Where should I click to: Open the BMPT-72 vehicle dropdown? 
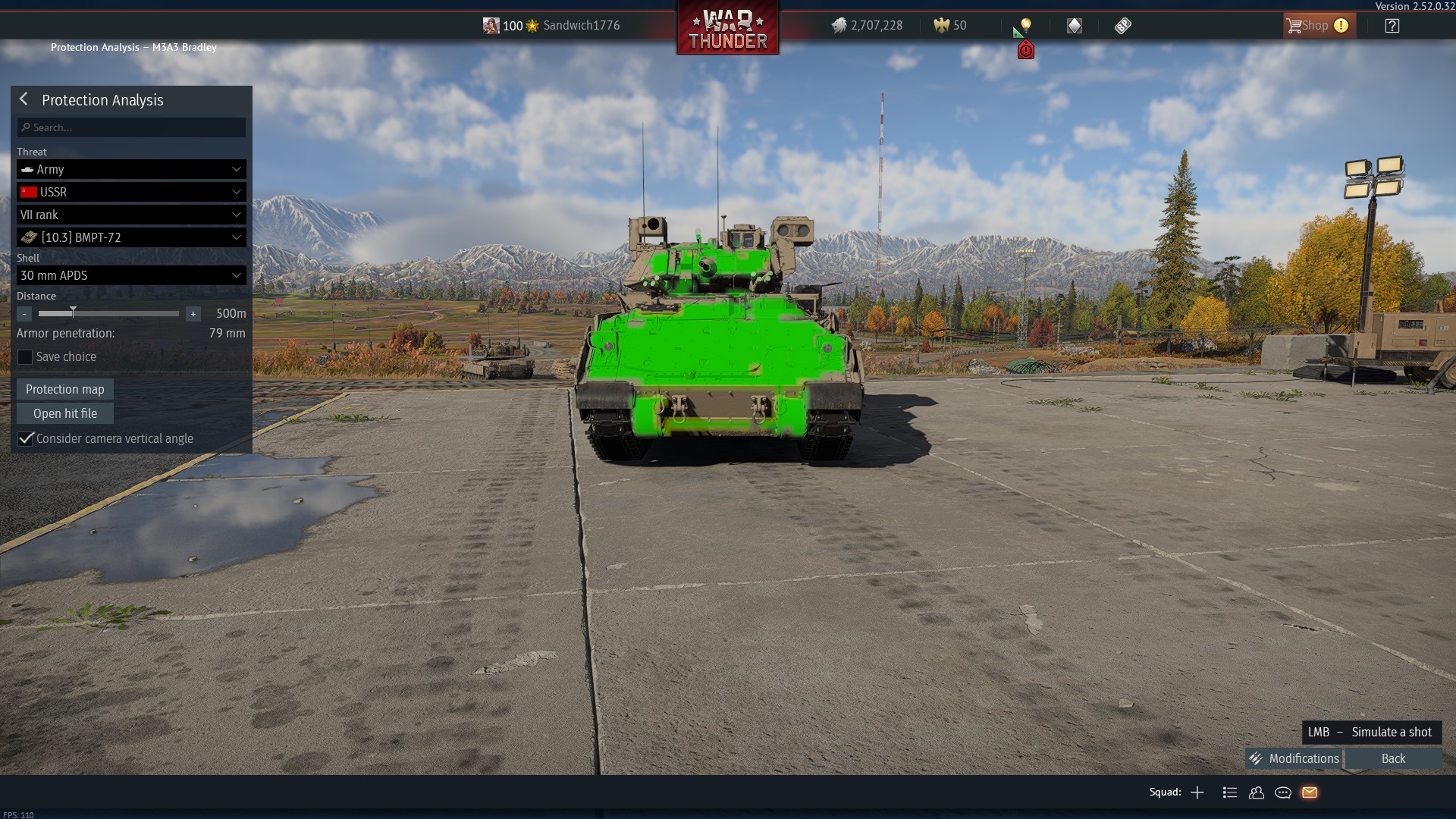click(131, 237)
